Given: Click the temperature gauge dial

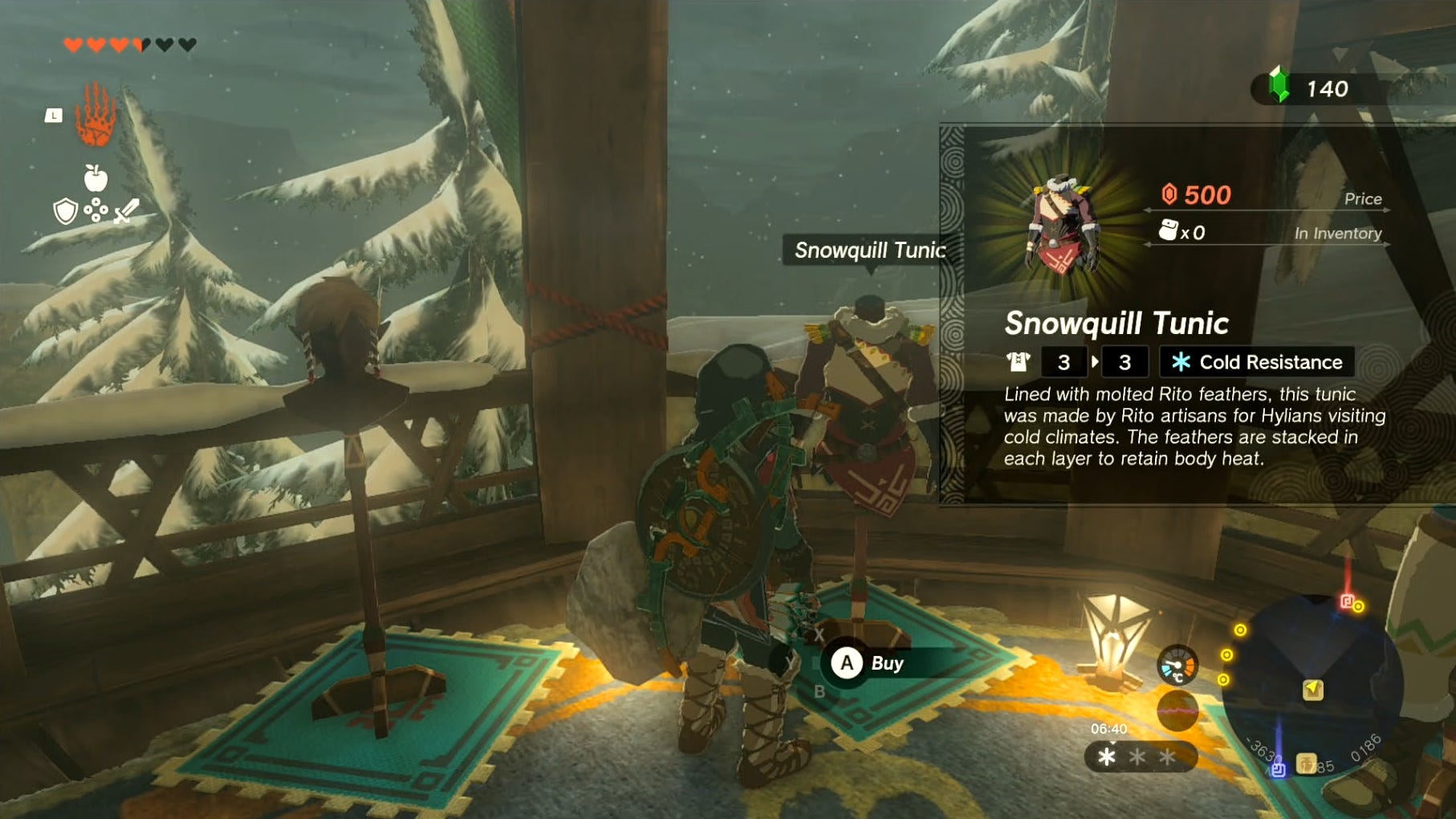Looking at the screenshot, I should (x=1177, y=666).
